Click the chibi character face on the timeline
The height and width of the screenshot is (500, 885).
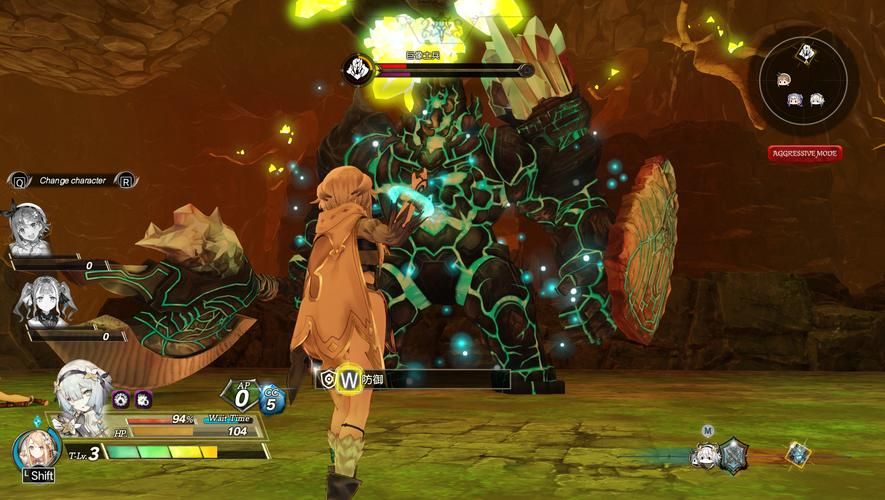[705, 456]
